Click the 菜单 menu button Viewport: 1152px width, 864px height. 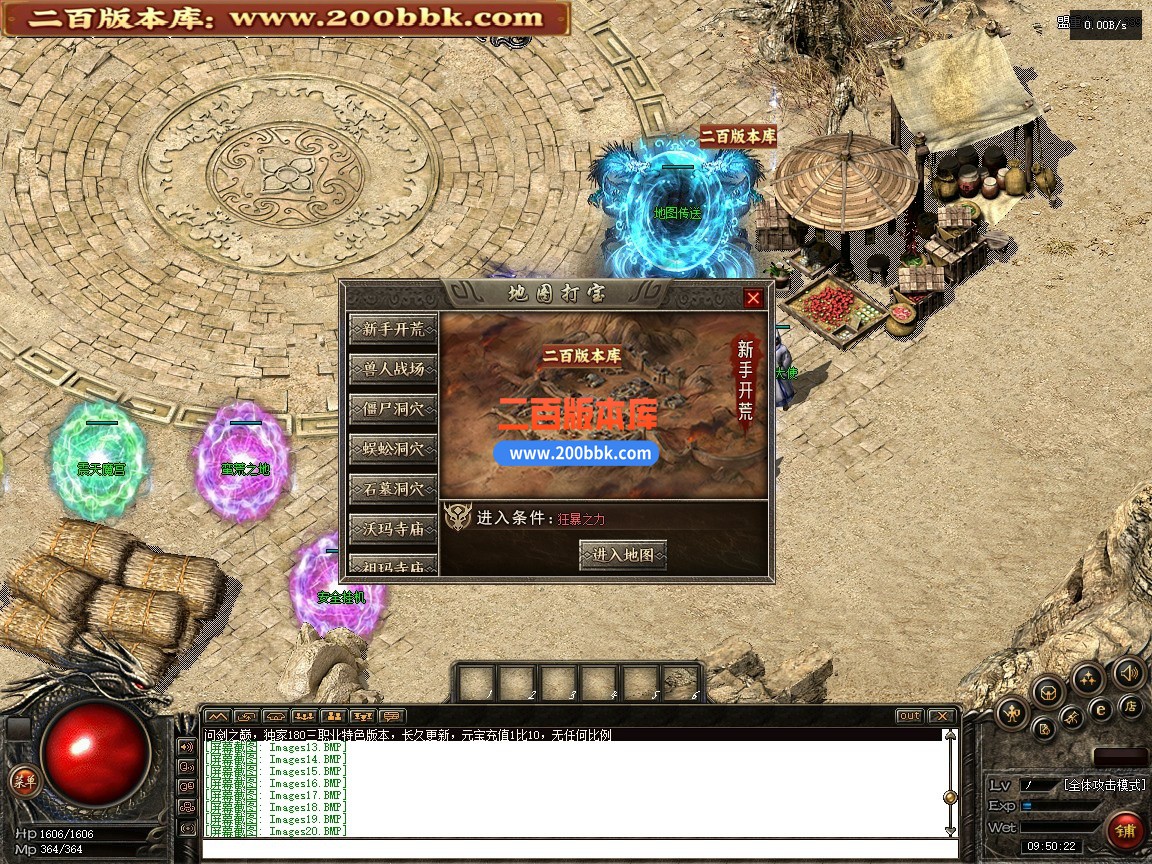point(22,782)
